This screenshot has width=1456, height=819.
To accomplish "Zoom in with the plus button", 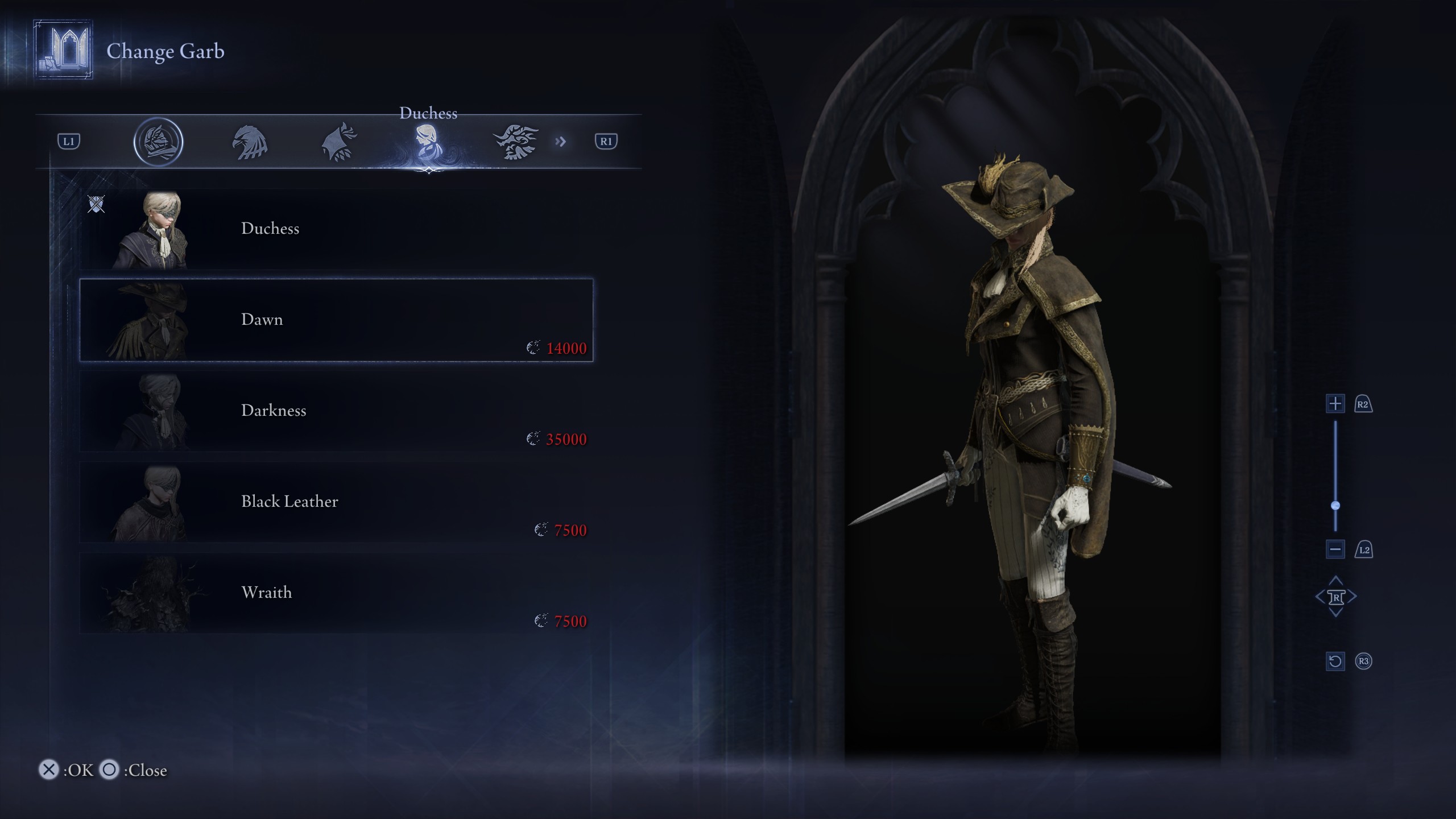I will (x=1335, y=404).
